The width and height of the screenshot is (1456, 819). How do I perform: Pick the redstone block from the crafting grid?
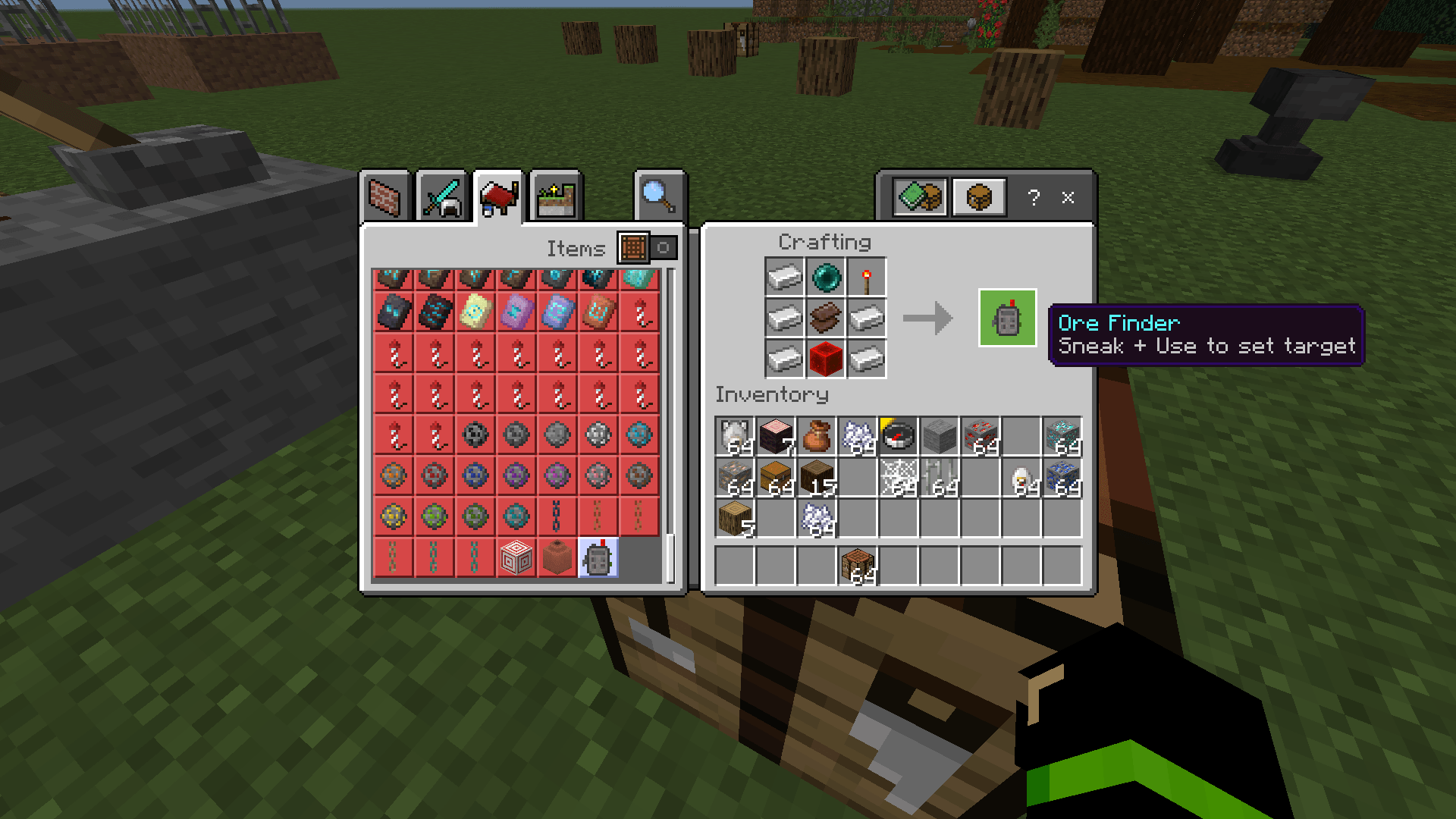(x=826, y=358)
